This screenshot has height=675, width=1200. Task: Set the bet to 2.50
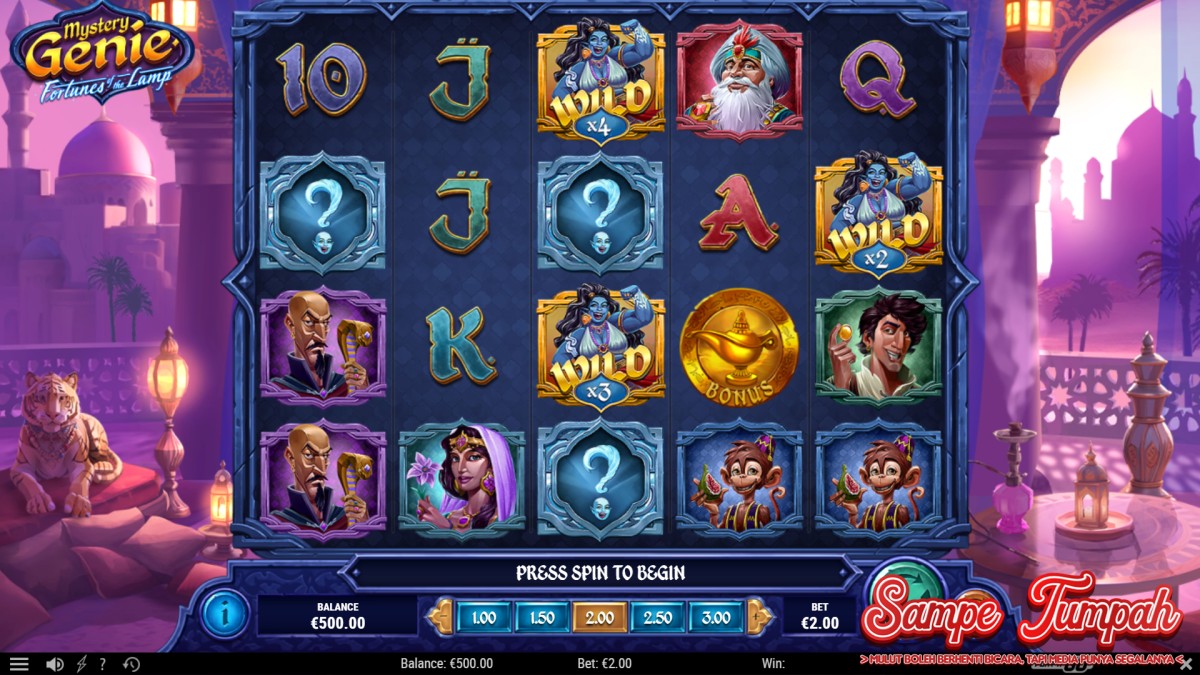click(x=657, y=618)
